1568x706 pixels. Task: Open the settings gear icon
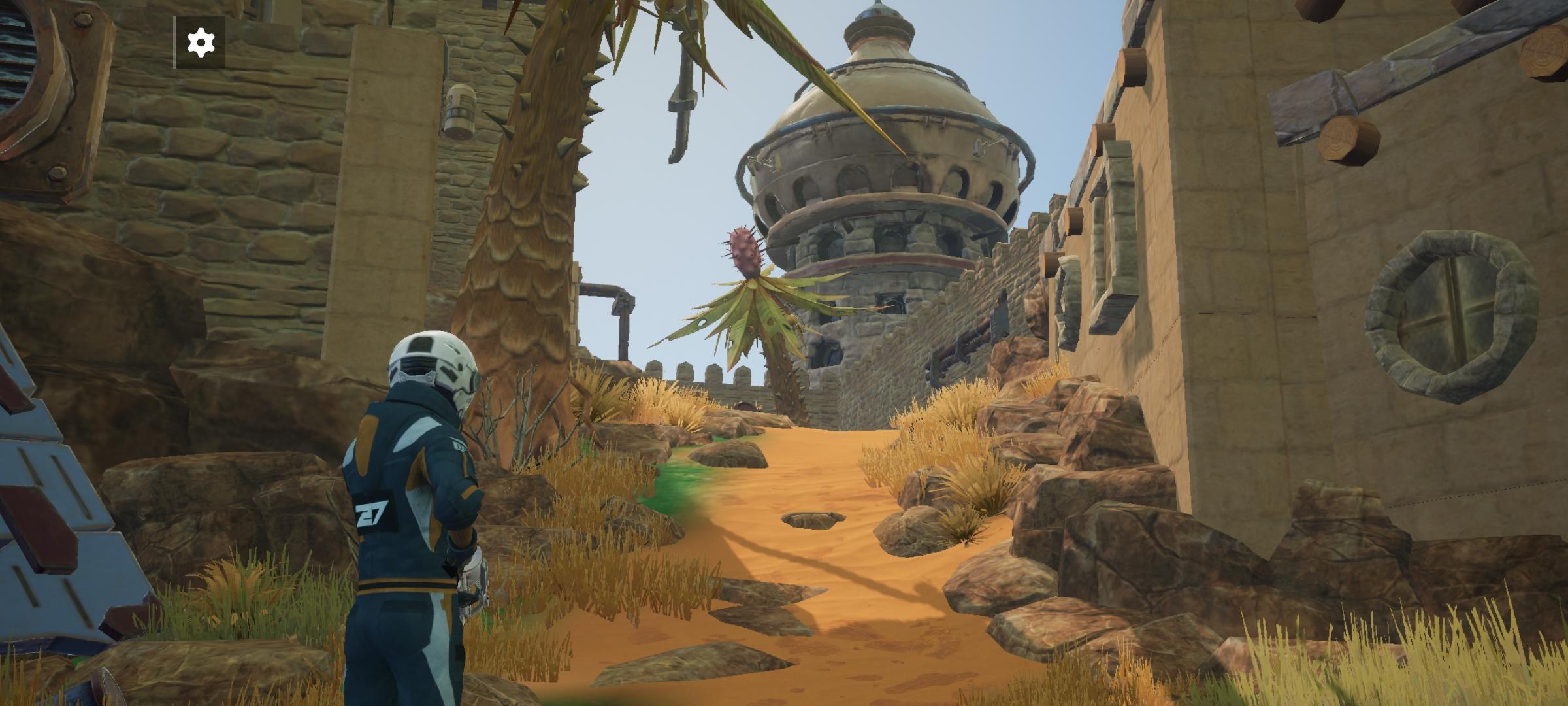pyautogui.click(x=201, y=43)
